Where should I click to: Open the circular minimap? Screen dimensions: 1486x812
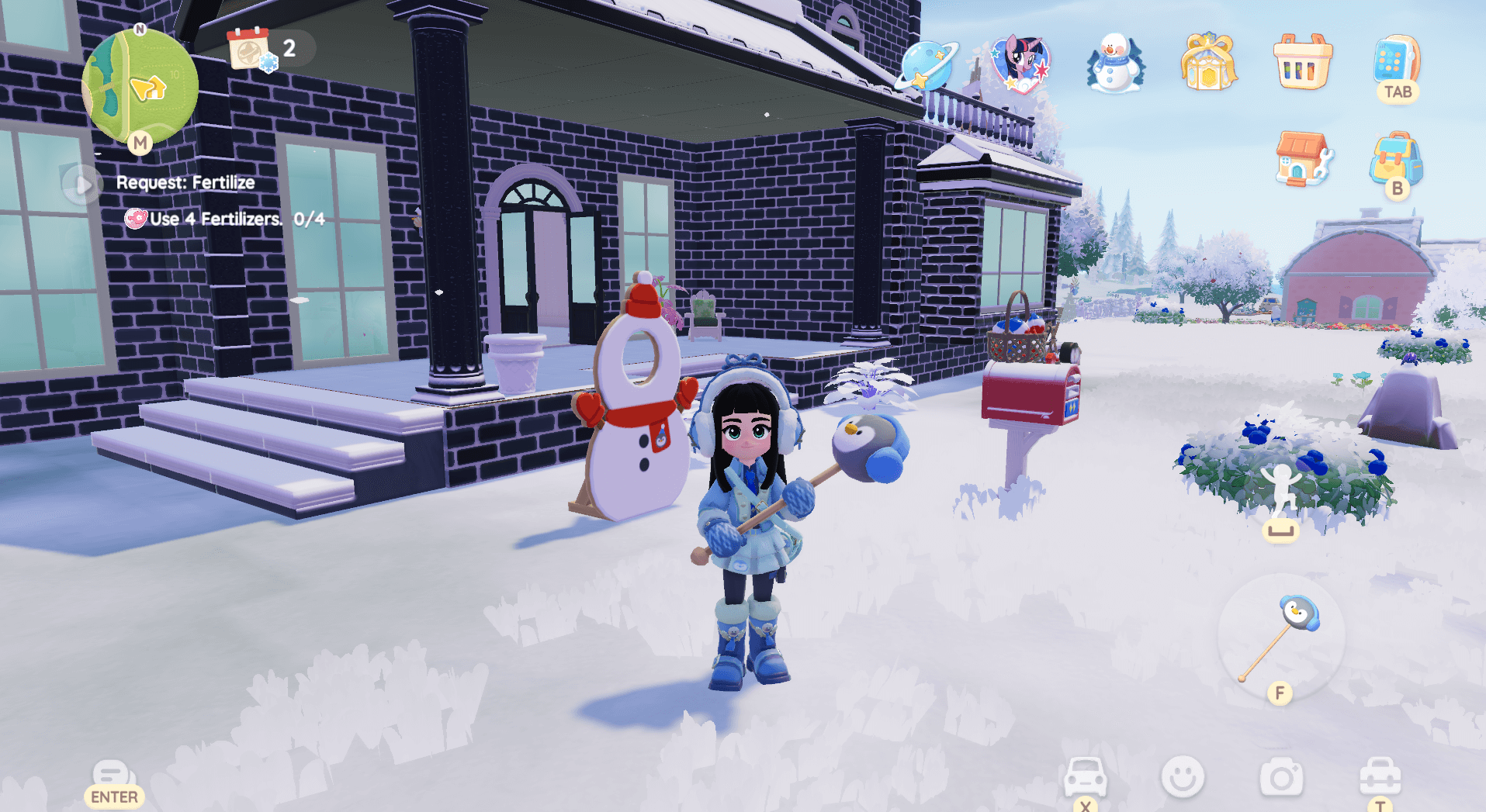point(140,87)
